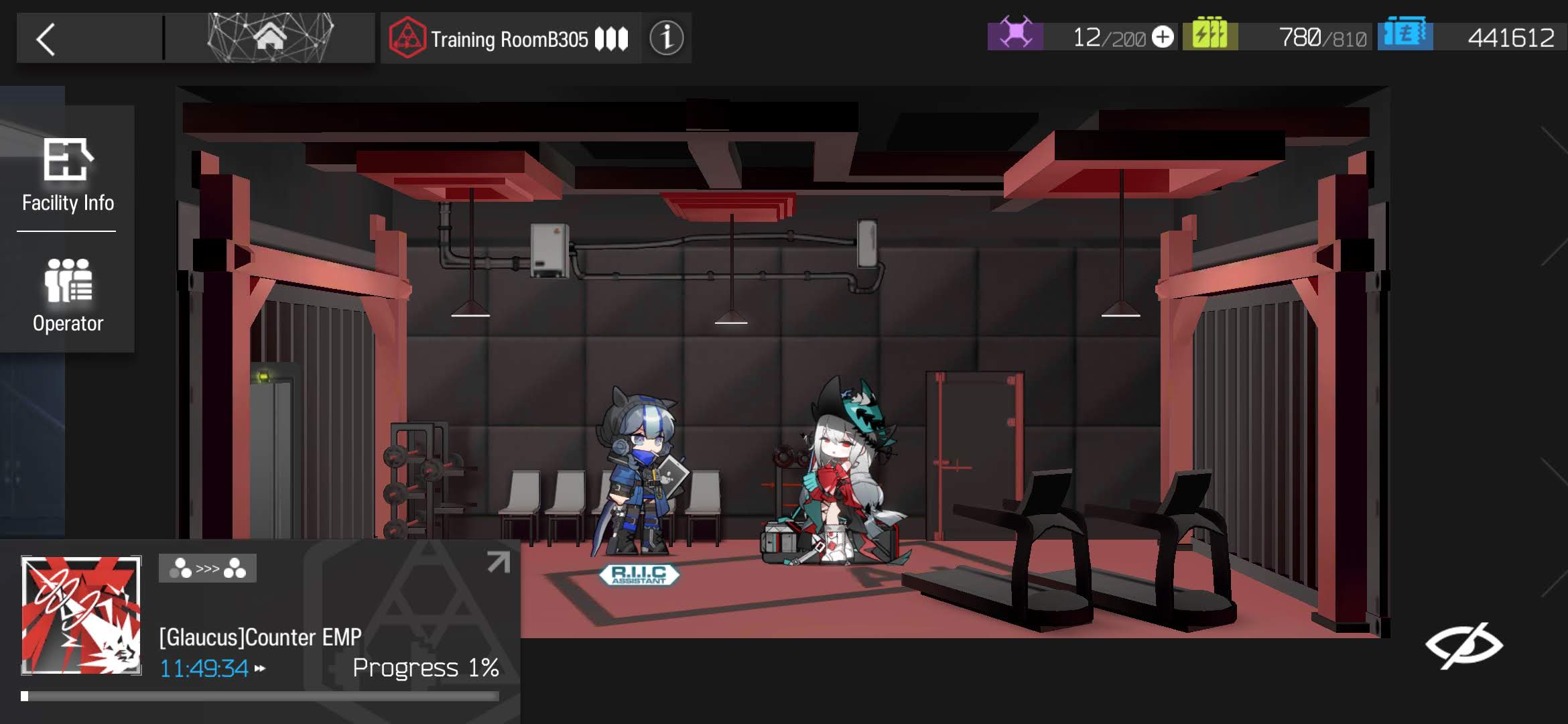Add more drones with the plus button
Viewport: 1568px width, 724px height.
pos(1163,37)
